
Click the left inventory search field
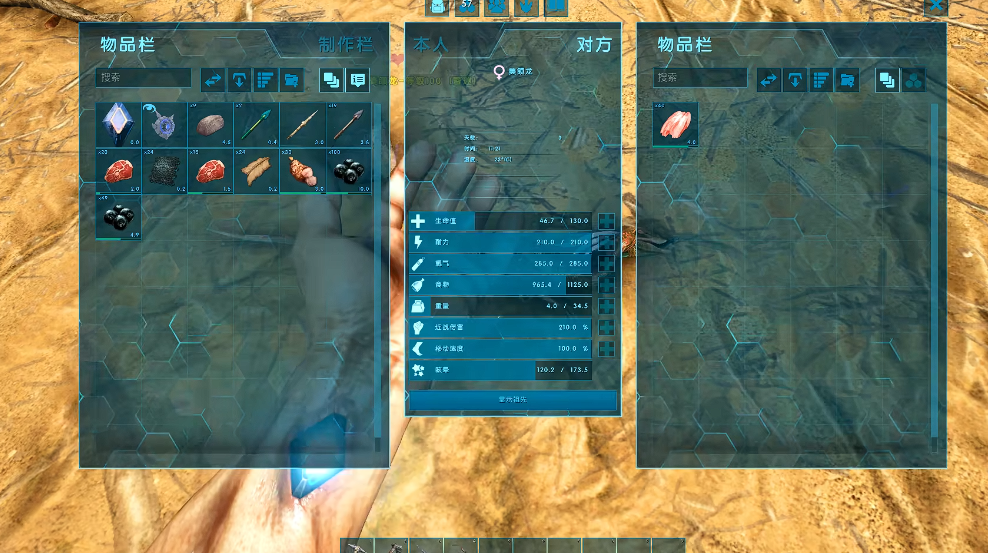[x=144, y=78]
